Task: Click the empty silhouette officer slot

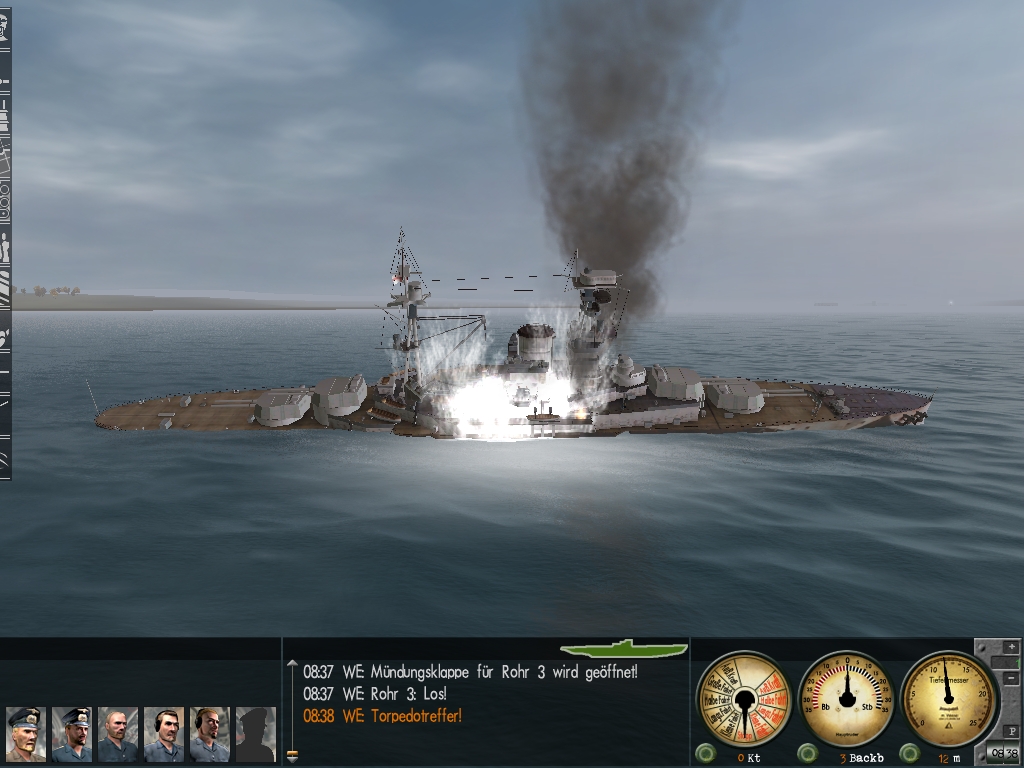Action: (x=255, y=733)
